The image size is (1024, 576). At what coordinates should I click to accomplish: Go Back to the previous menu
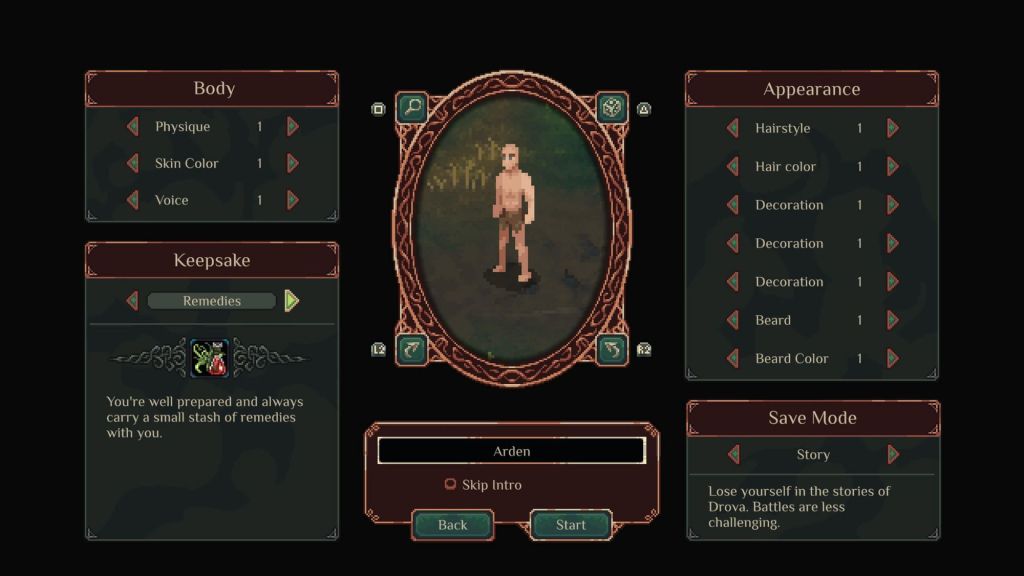(453, 525)
